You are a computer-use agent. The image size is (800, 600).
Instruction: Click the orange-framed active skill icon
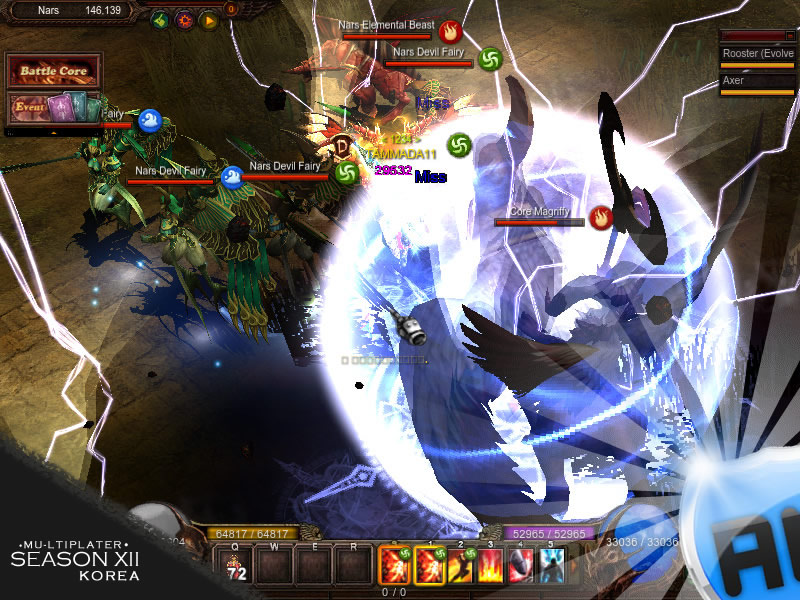[x=394, y=567]
